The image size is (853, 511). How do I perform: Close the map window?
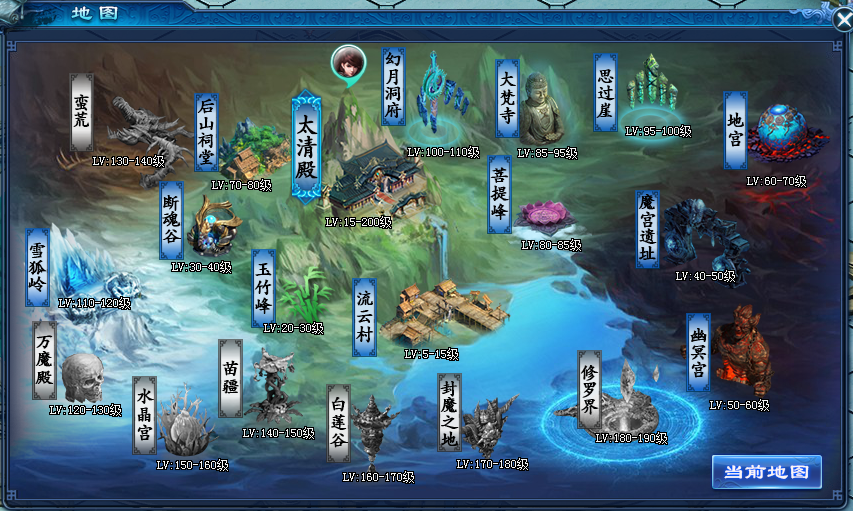(x=843, y=18)
